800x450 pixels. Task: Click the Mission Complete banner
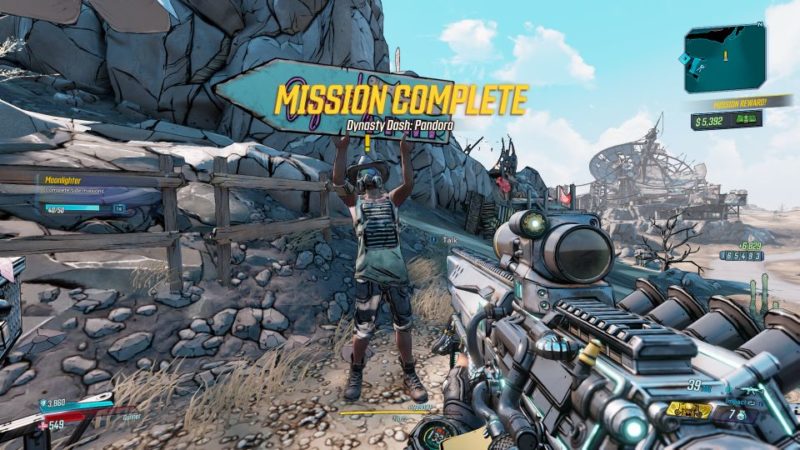pyautogui.click(x=400, y=99)
